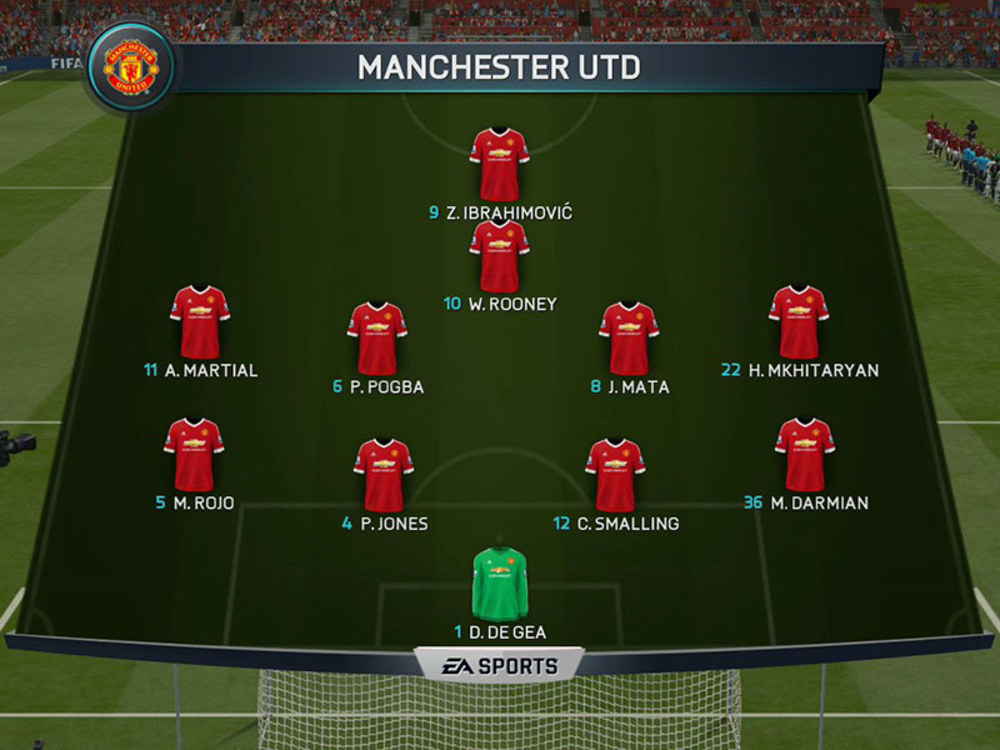
Task: Select J. Mata's number 8 shirt
Action: (628, 338)
